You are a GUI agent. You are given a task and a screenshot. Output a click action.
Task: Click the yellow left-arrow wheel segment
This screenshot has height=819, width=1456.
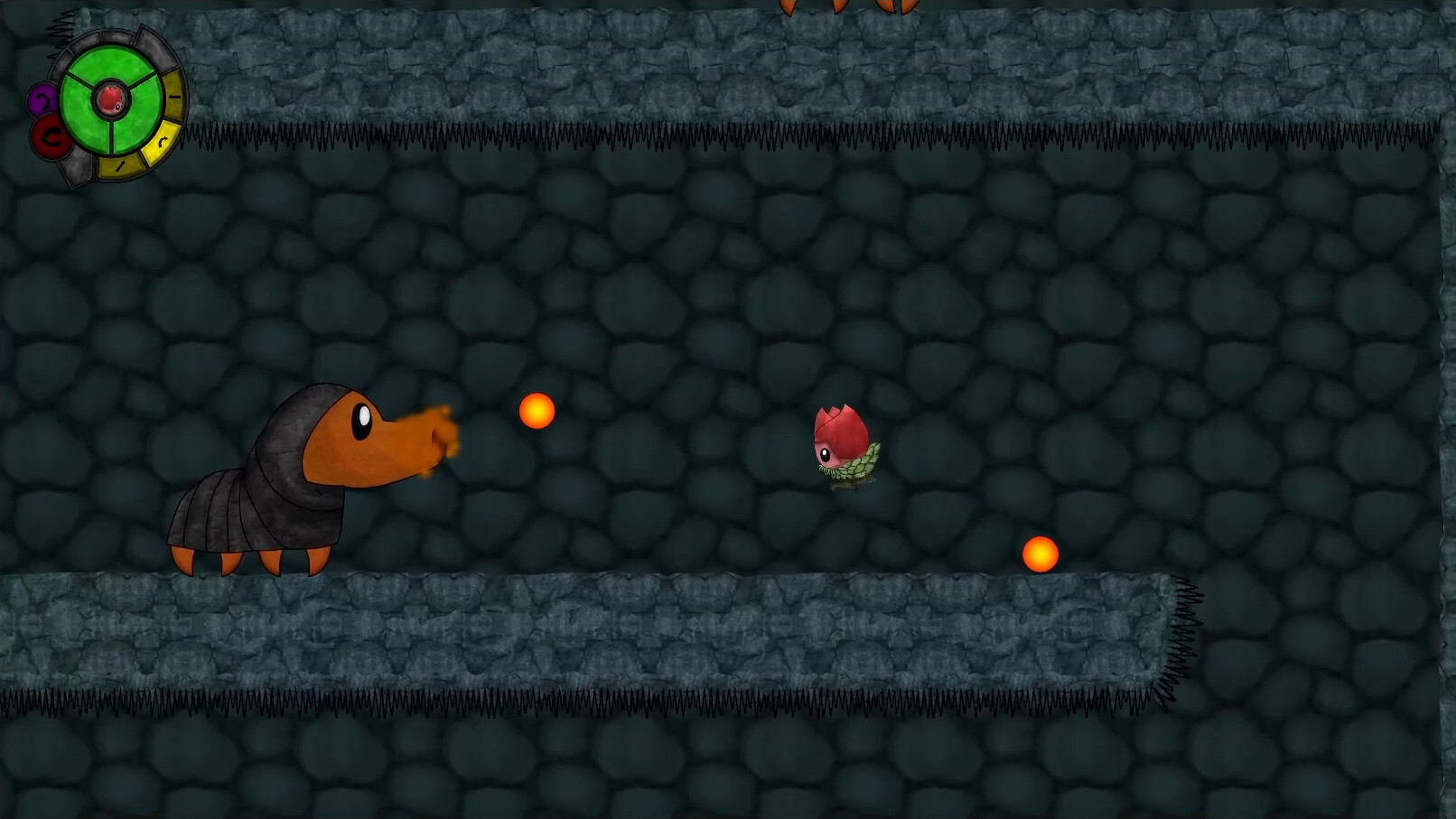(175, 97)
